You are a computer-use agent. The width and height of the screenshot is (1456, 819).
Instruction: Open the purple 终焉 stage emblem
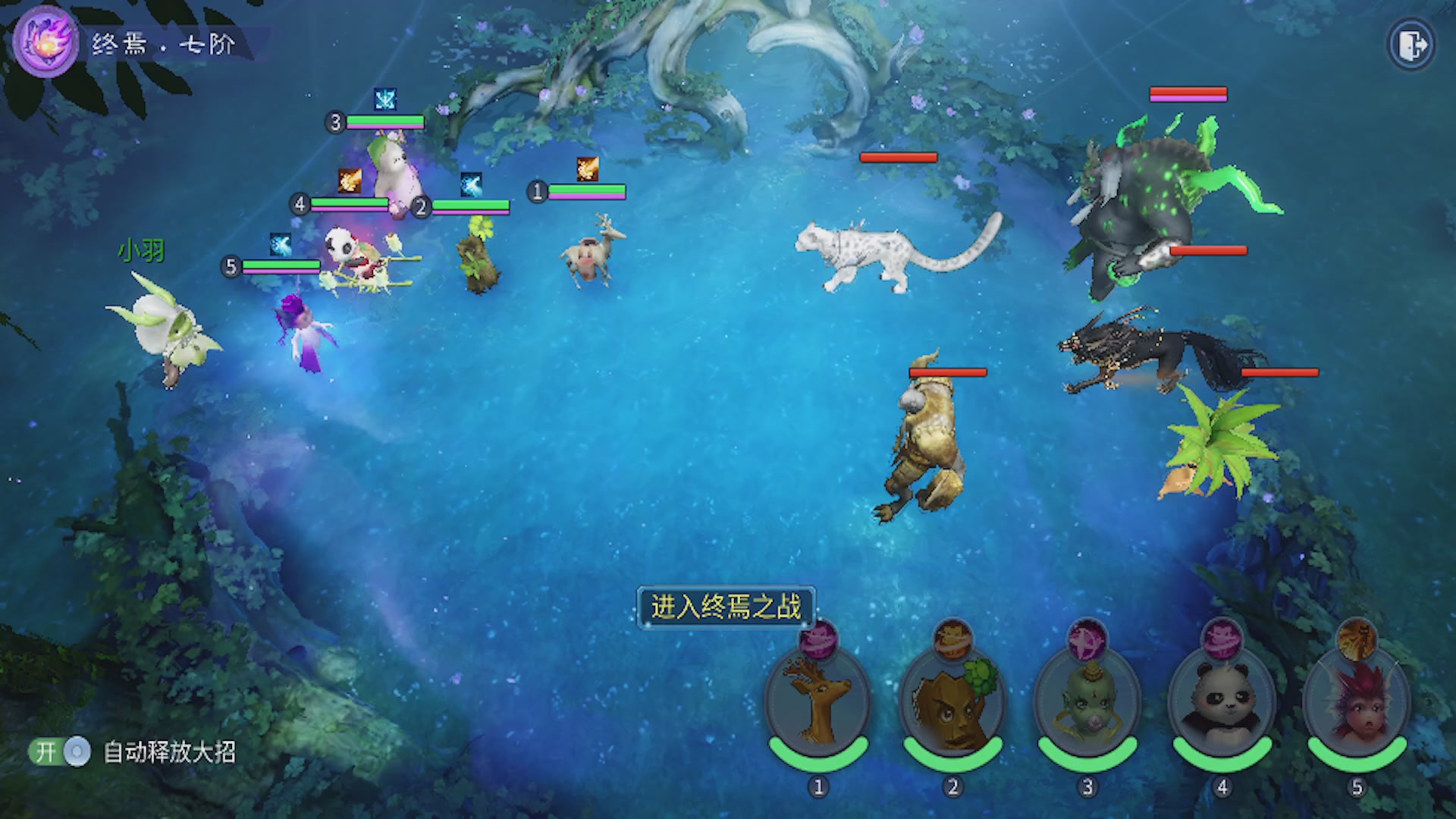45,42
